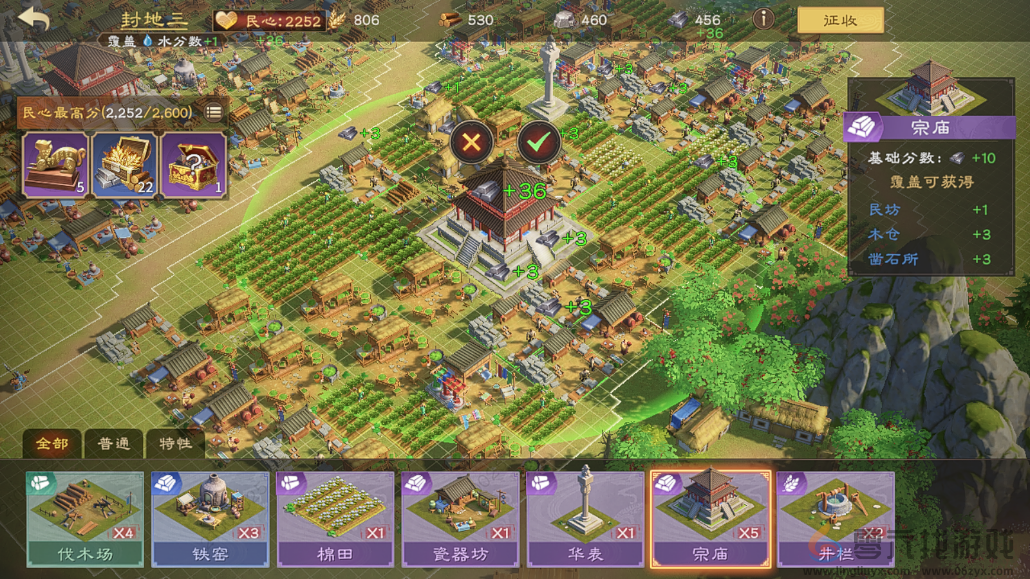Choose the 铁窑 building card
The width and height of the screenshot is (1030, 579).
click(210, 519)
